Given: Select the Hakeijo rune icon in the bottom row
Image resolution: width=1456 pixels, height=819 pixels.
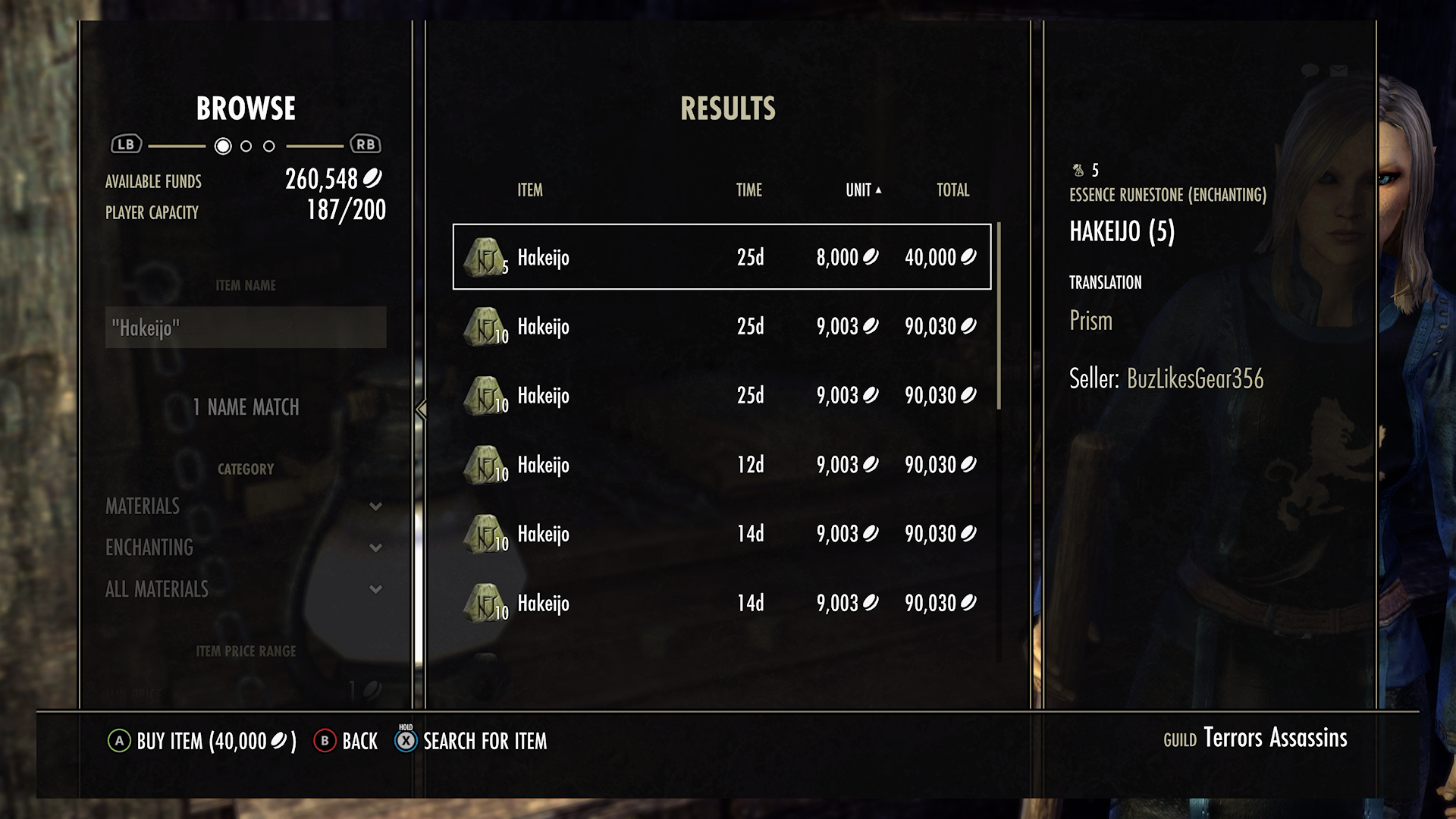Looking at the screenshot, I should click(484, 603).
